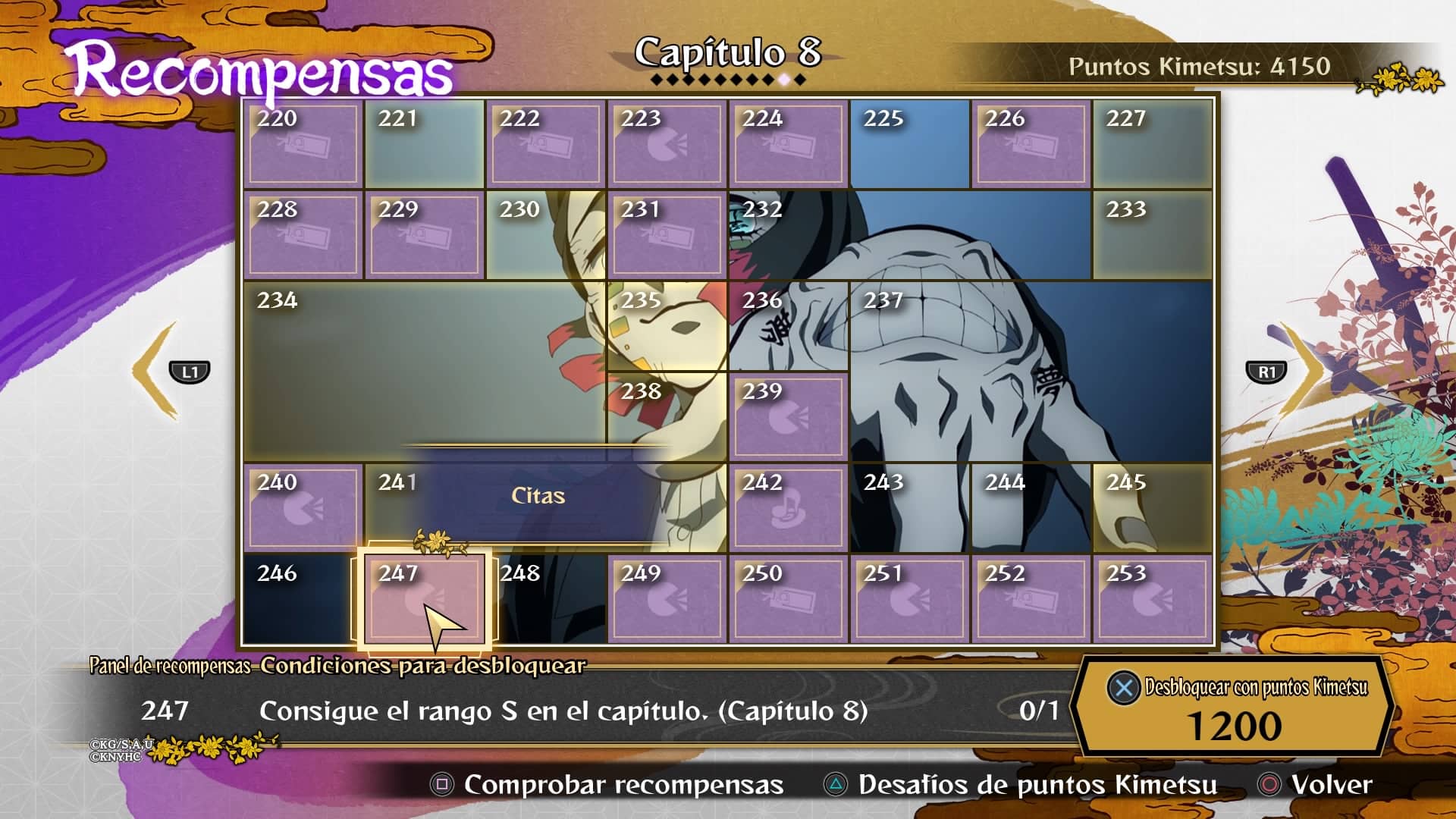Switch to the Capítulo 8 header tab
The width and height of the screenshot is (1456, 819).
pos(730,52)
